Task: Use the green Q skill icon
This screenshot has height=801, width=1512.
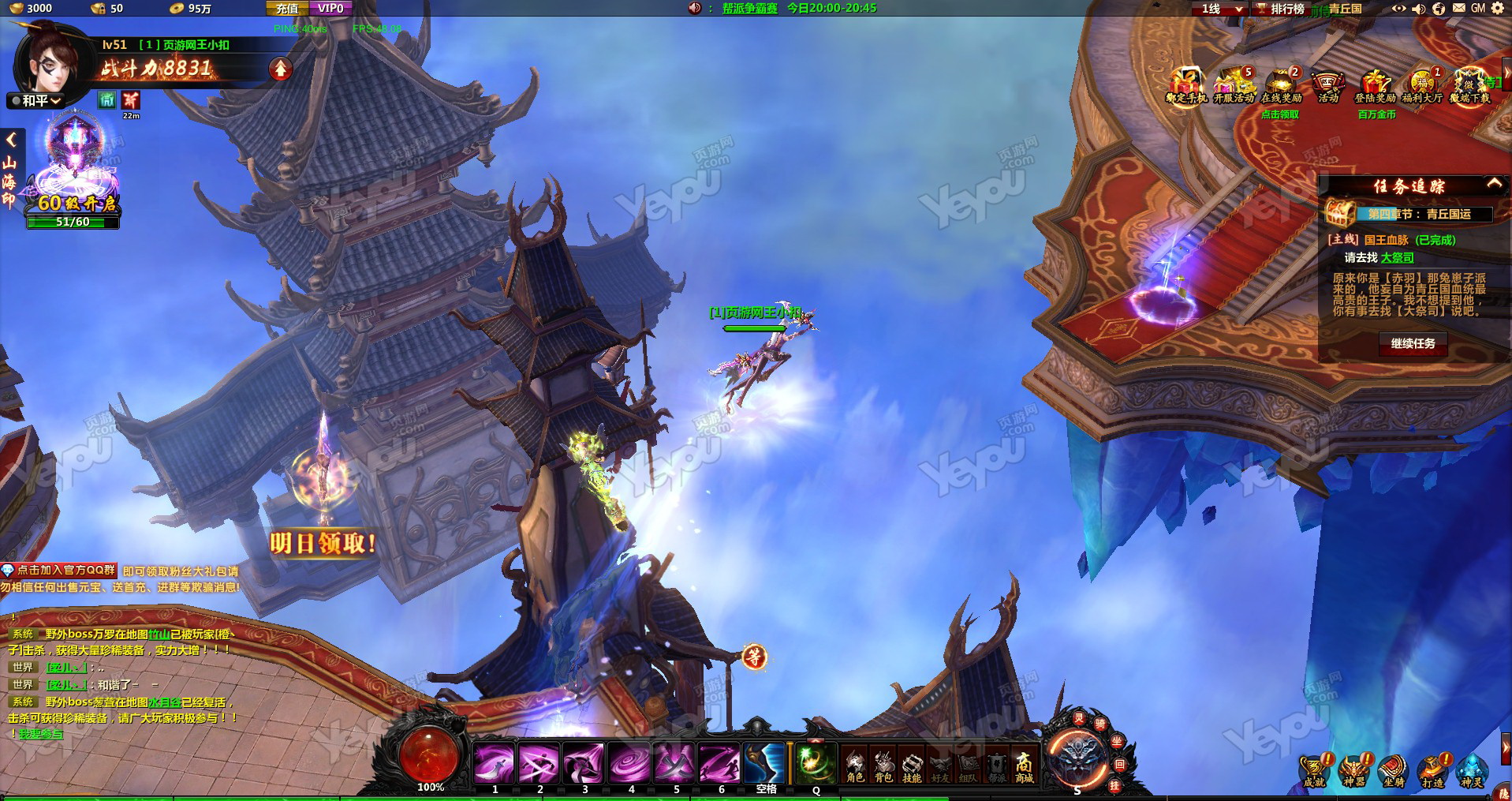Action: [x=815, y=762]
